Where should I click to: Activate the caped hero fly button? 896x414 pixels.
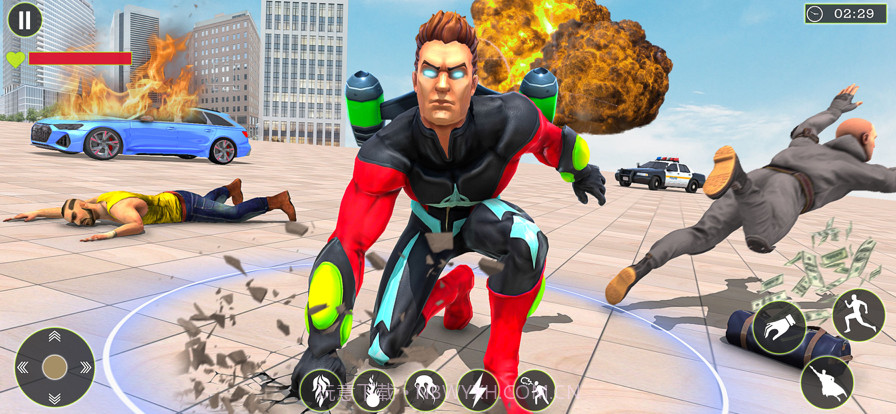826,382
